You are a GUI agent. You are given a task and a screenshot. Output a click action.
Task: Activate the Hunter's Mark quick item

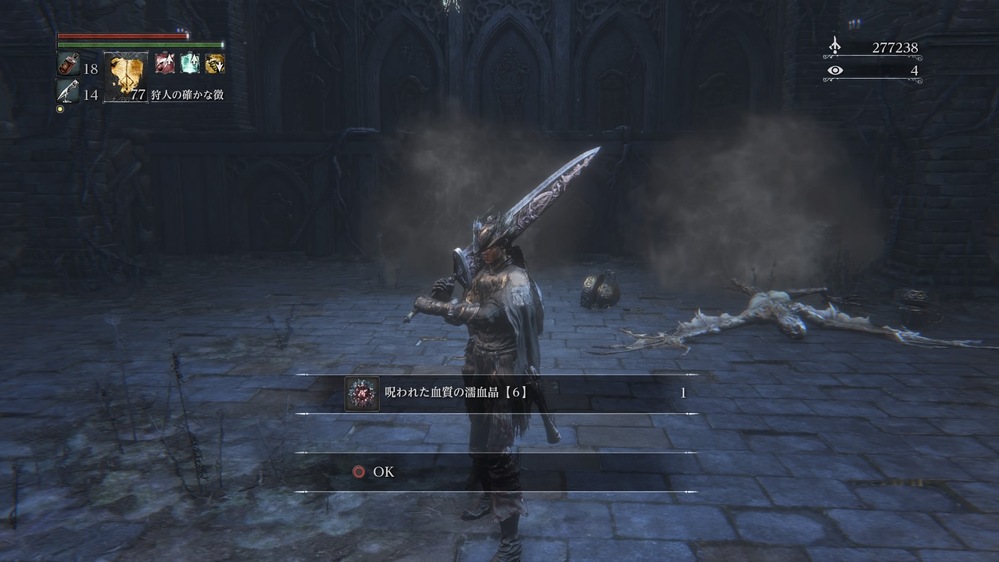pos(126,76)
